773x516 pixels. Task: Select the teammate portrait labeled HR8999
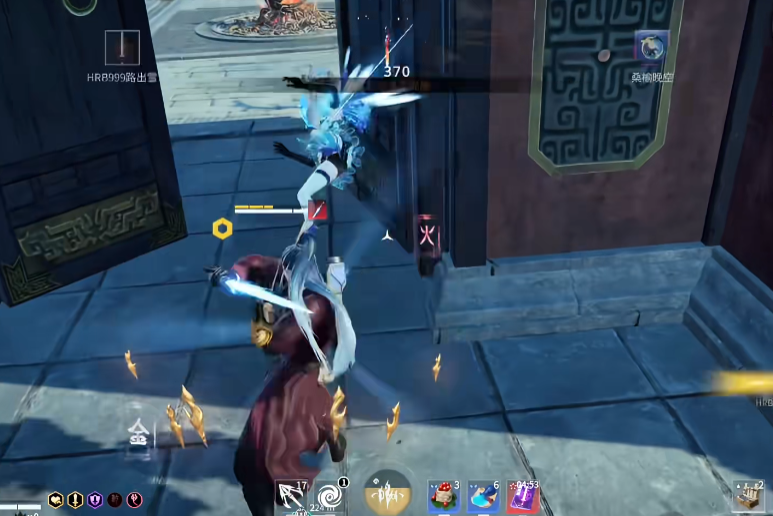122,47
